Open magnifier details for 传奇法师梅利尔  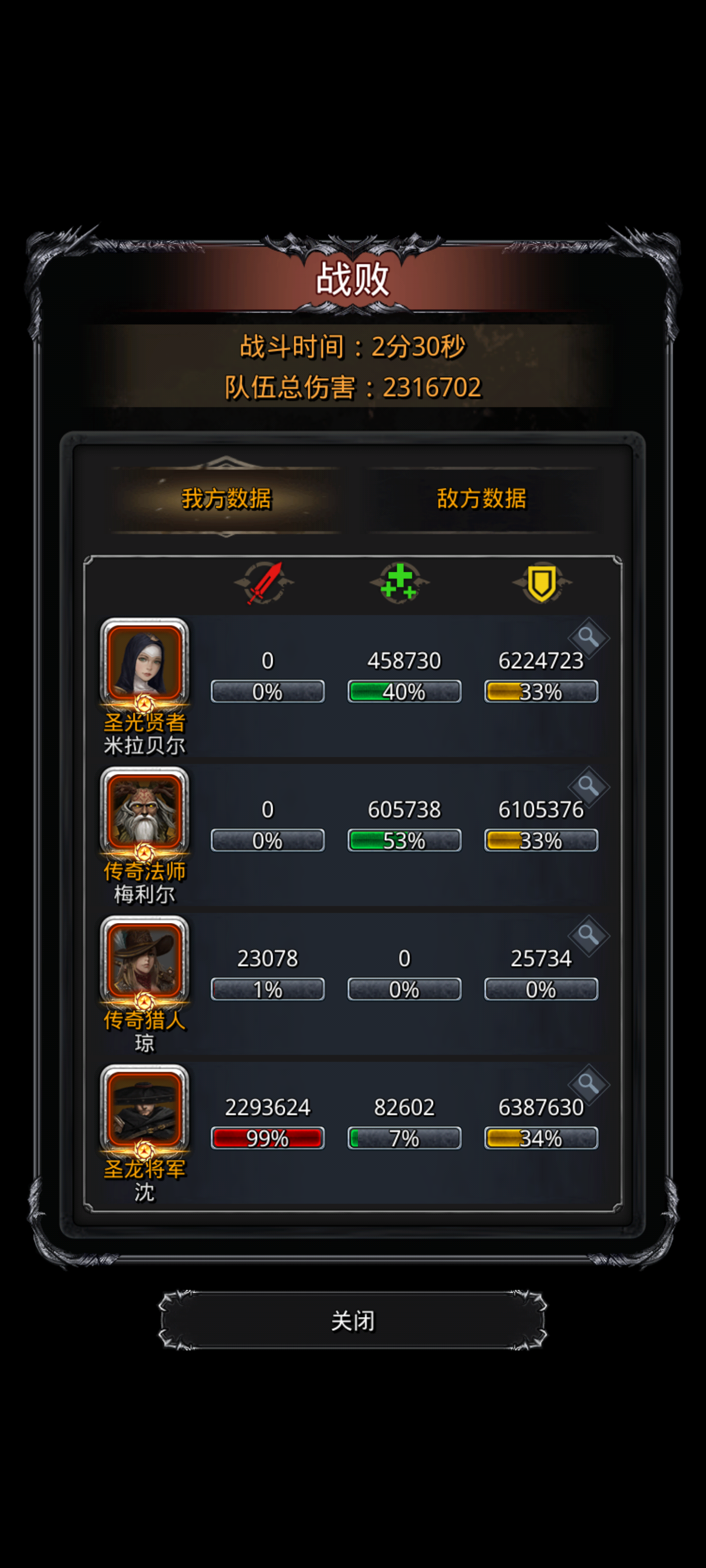(589, 787)
